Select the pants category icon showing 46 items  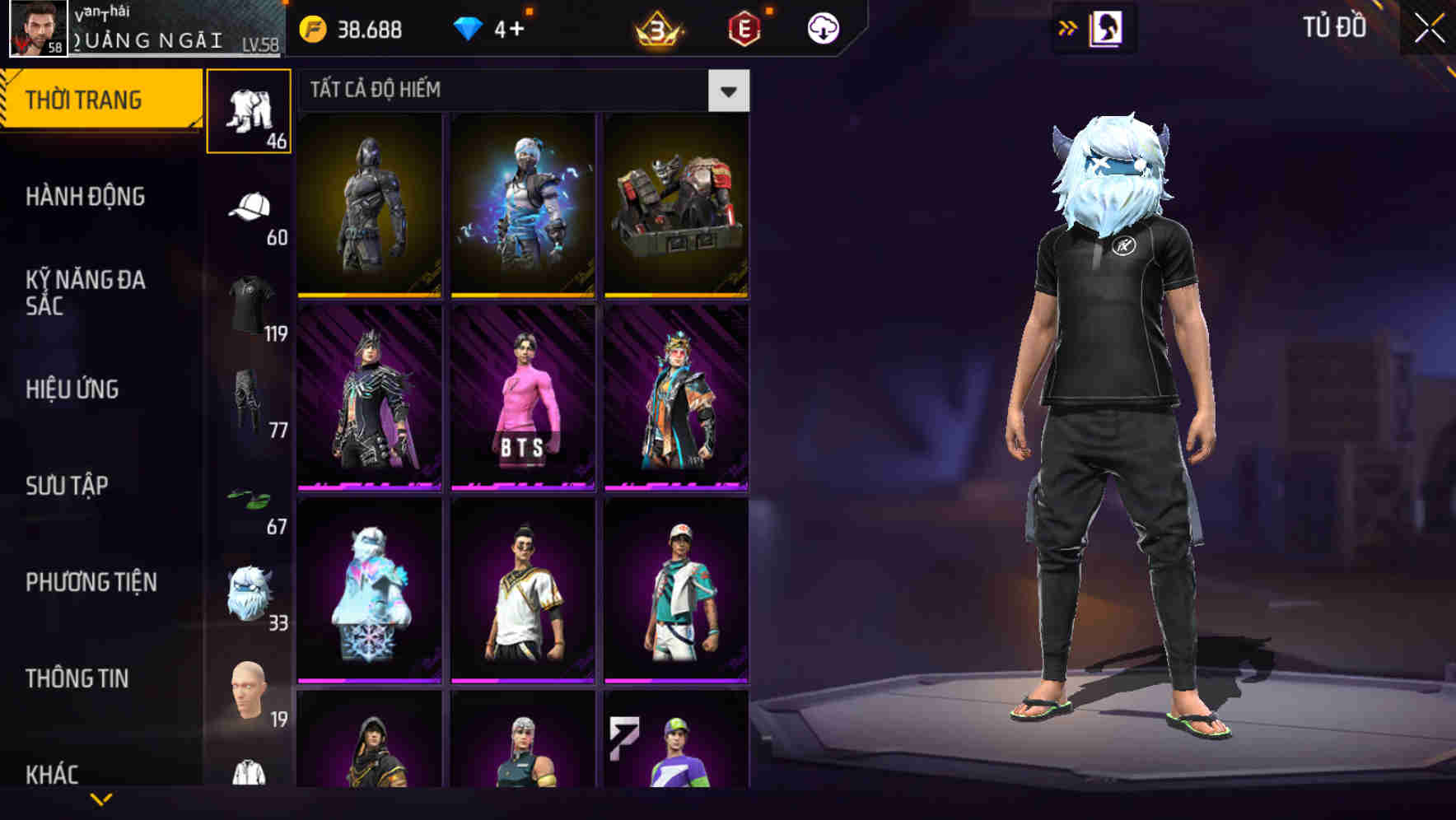pyautogui.click(x=246, y=111)
